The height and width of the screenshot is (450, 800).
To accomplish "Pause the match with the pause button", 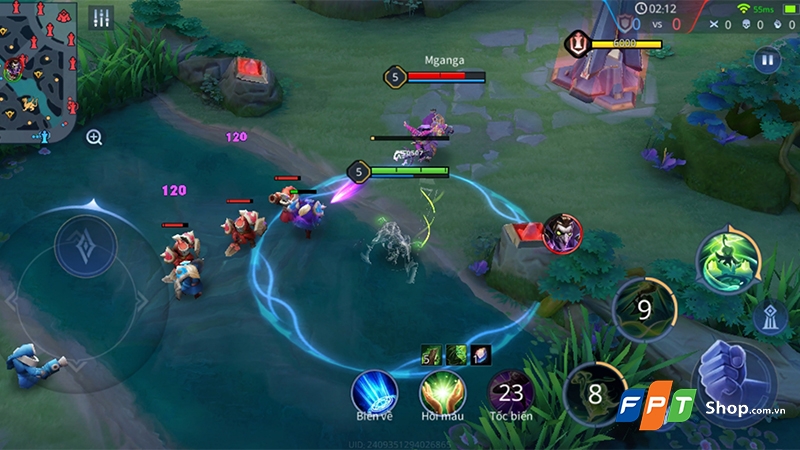I will (x=767, y=60).
